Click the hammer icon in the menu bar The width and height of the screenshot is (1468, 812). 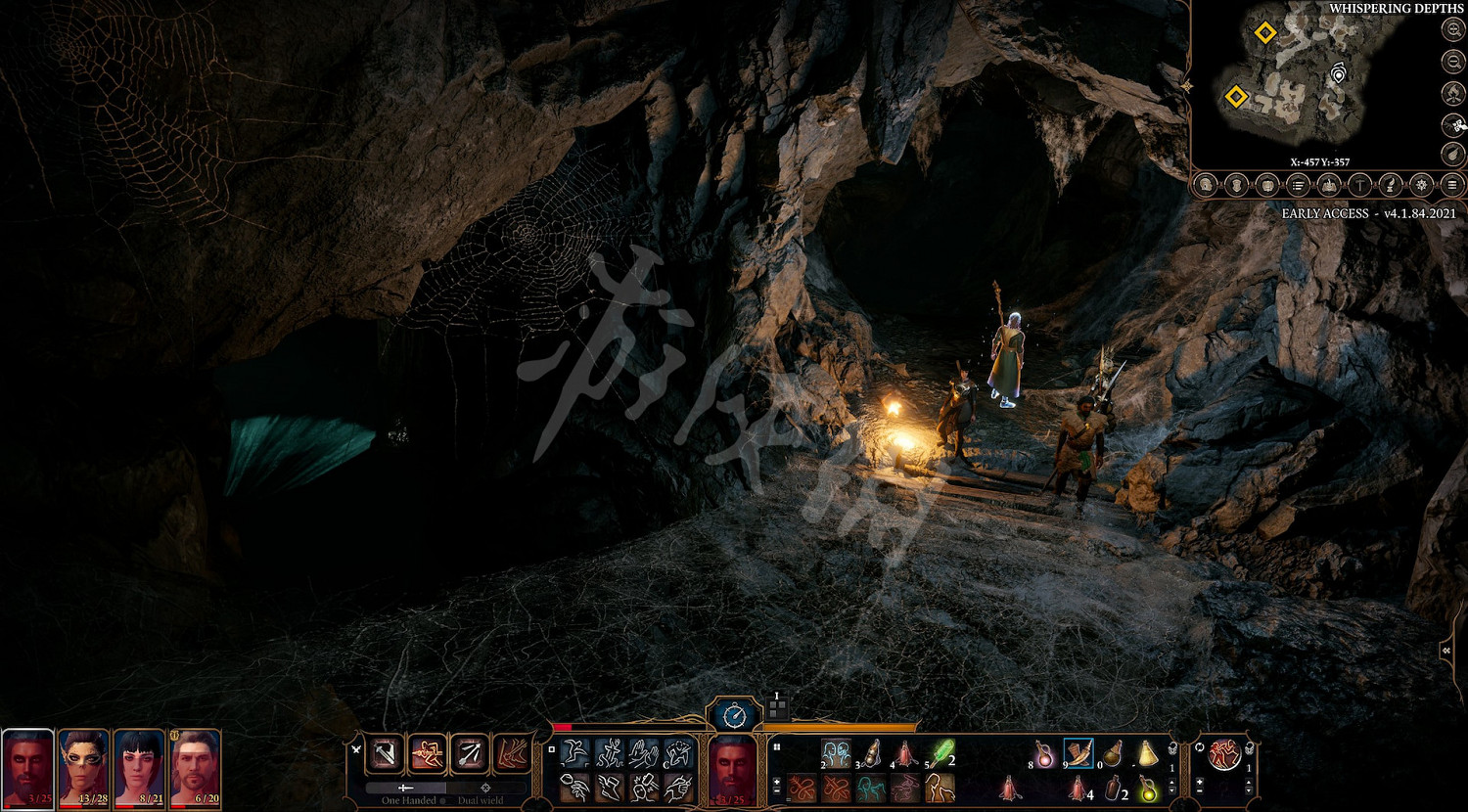(x=1359, y=185)
